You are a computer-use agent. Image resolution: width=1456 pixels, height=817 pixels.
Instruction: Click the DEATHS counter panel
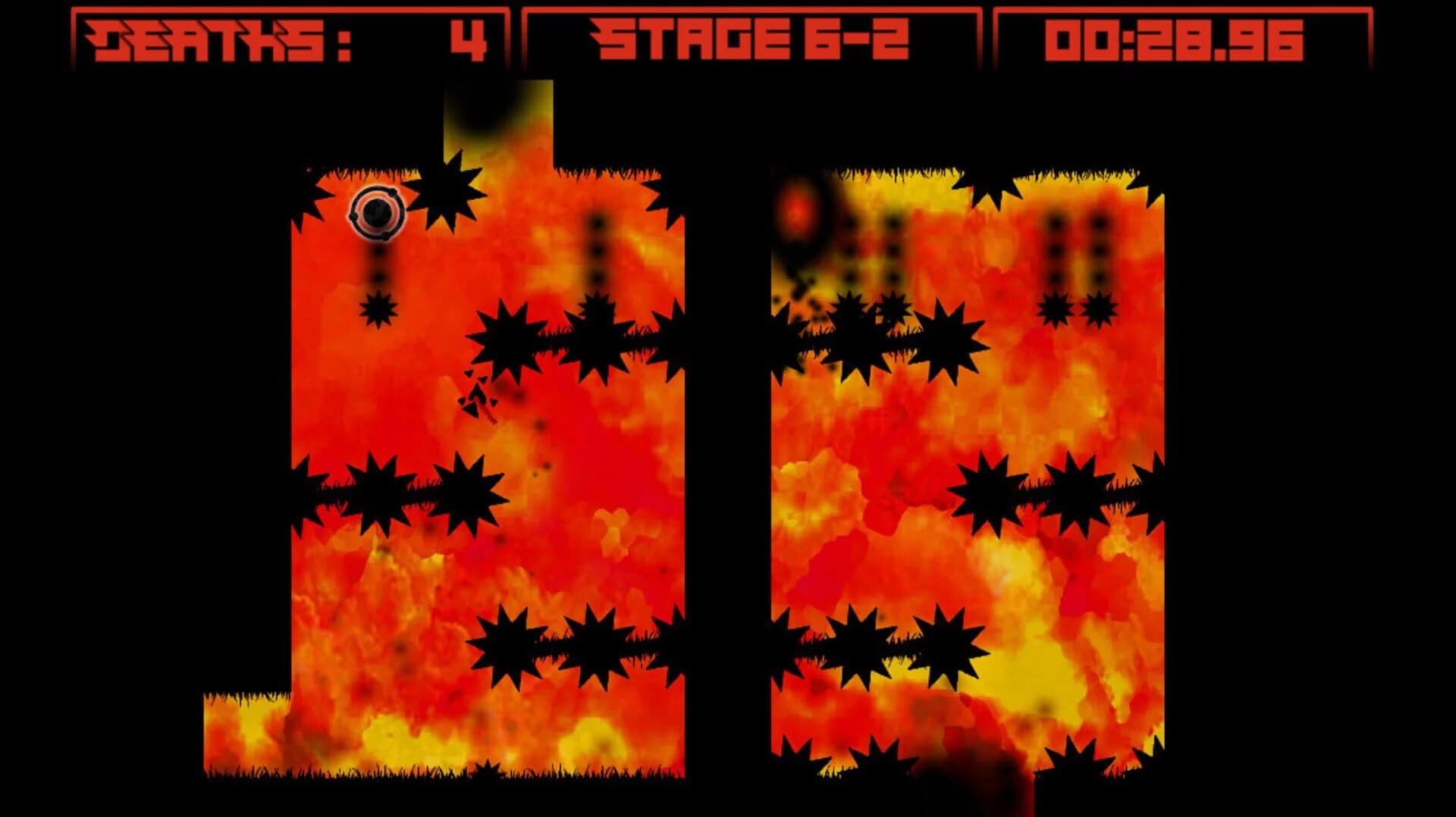288,34
